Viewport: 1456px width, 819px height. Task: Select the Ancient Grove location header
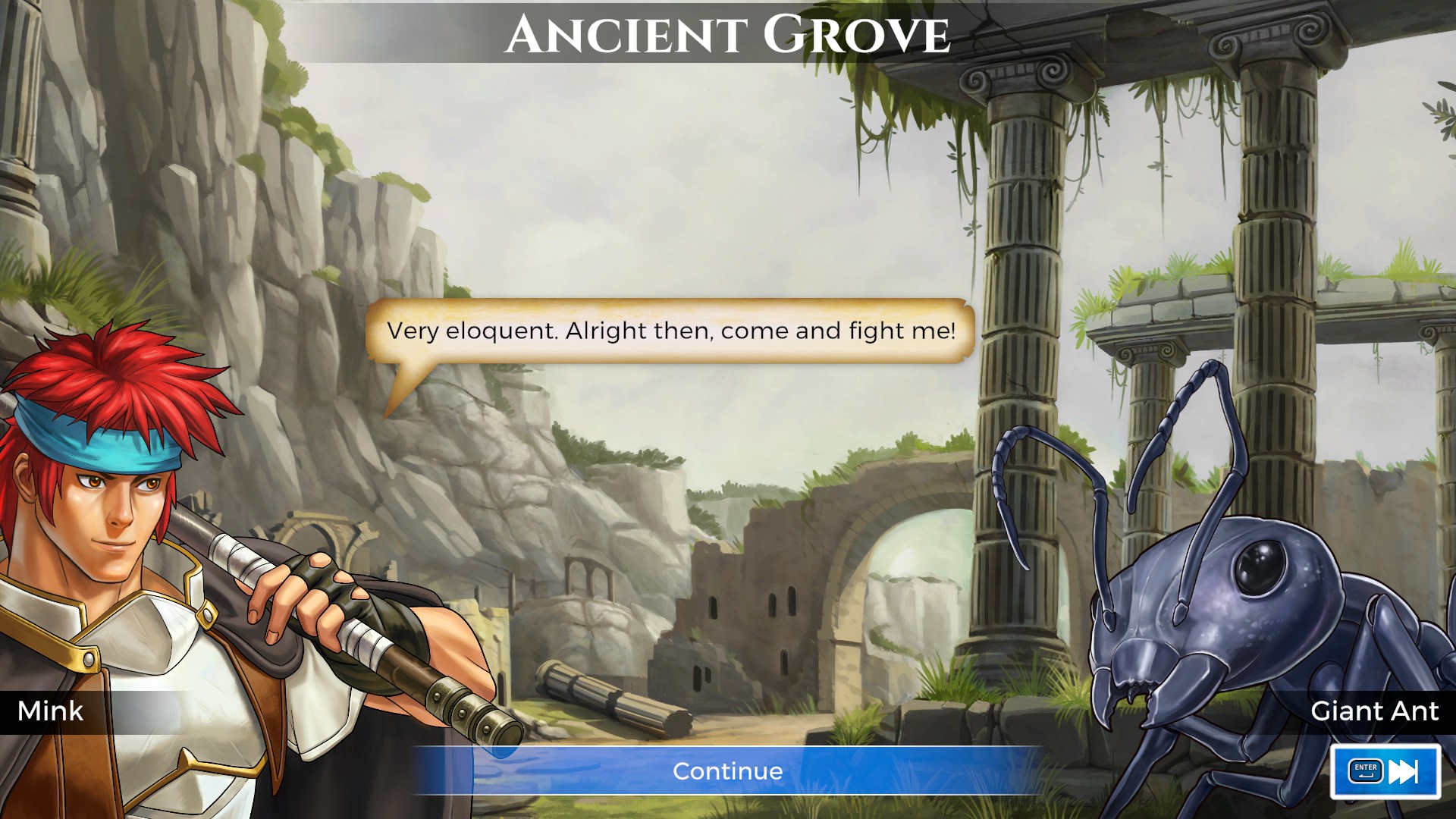(728, 32)
